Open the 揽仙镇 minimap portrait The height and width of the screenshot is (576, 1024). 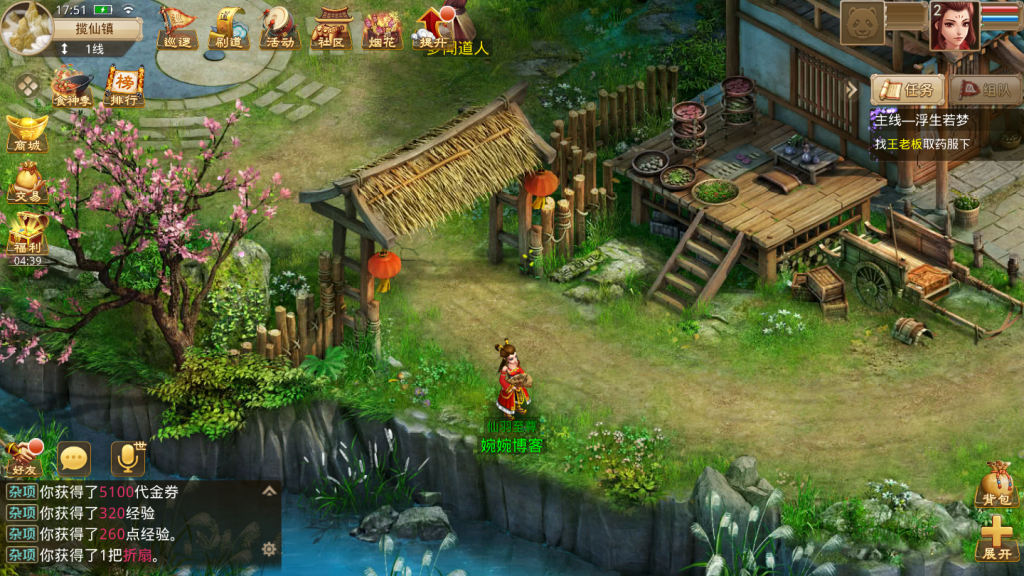pyautogui.click(x=27, y=26)
